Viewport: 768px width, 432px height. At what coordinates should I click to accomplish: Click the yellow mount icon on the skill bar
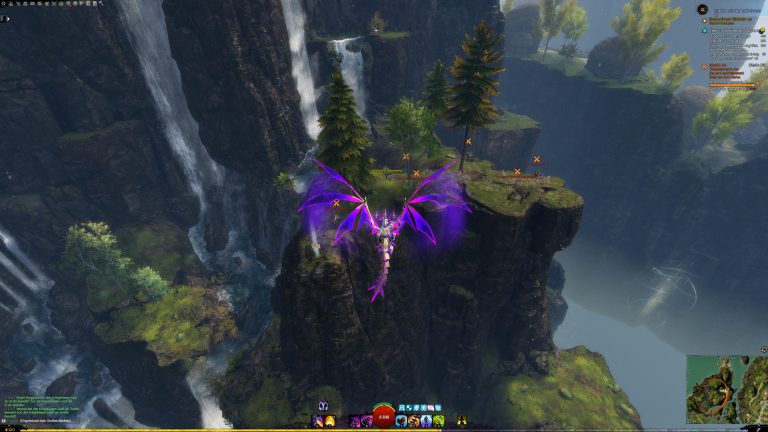click(x=461, y=421)
